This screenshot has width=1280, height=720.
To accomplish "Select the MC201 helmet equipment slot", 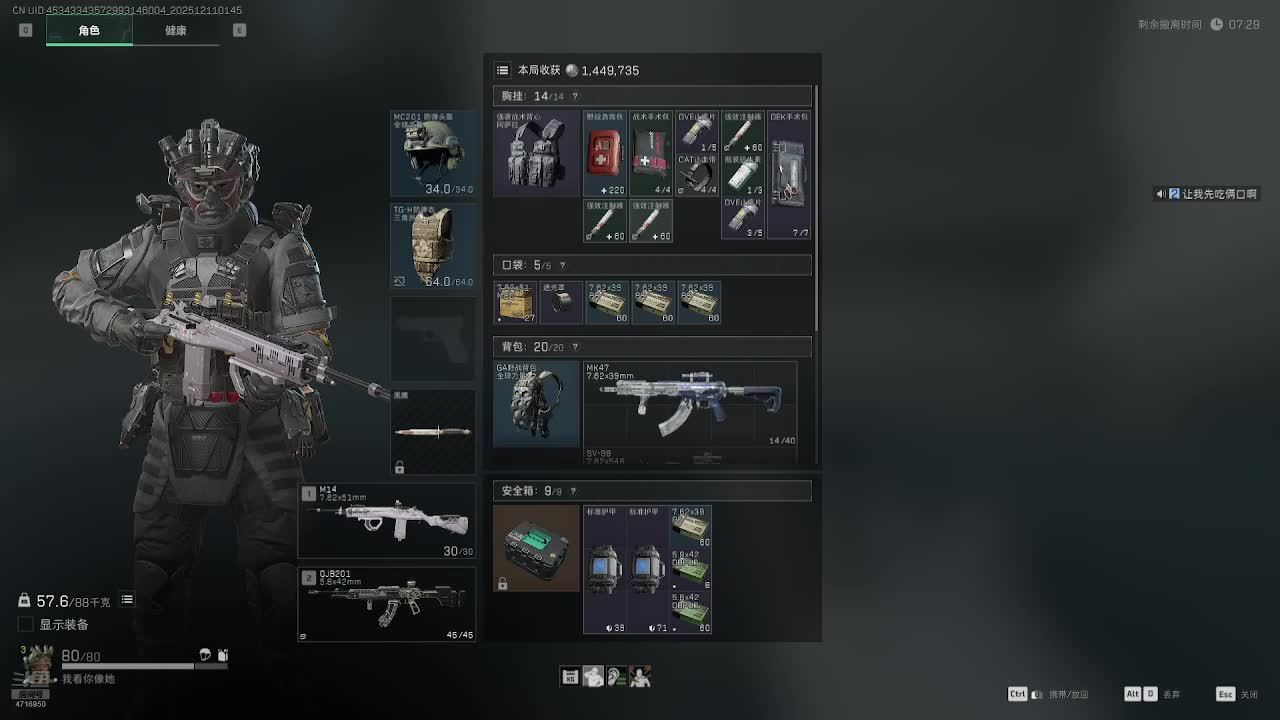I will pos(433,153).
